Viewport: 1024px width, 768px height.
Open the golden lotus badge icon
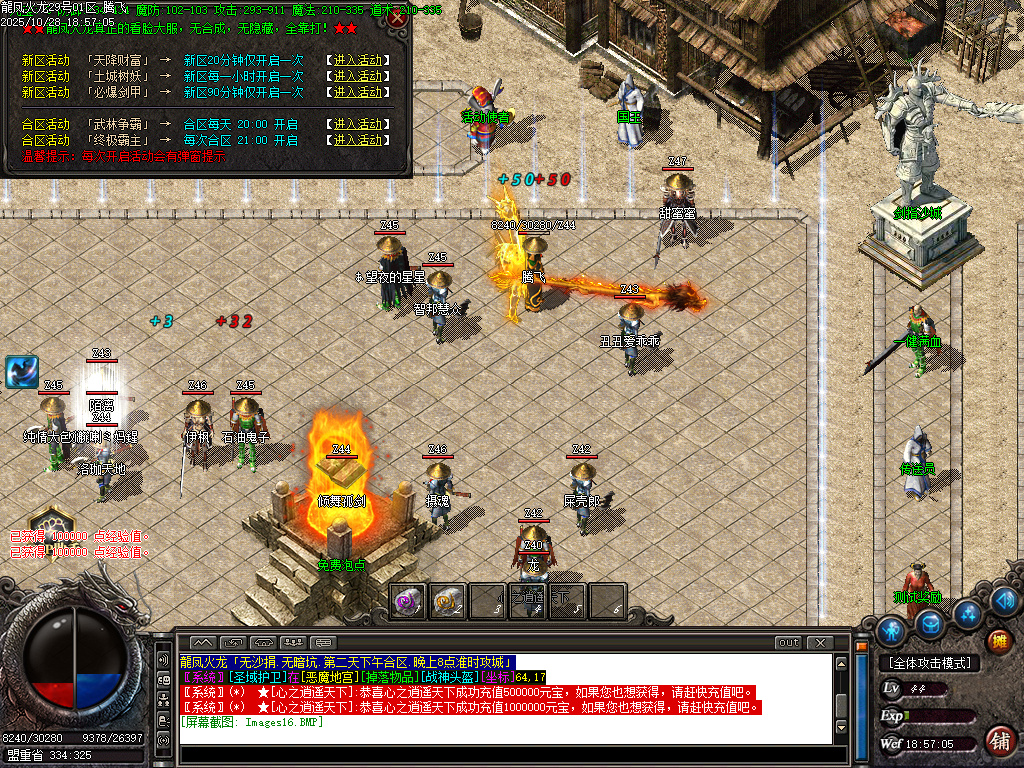point(50,523)
